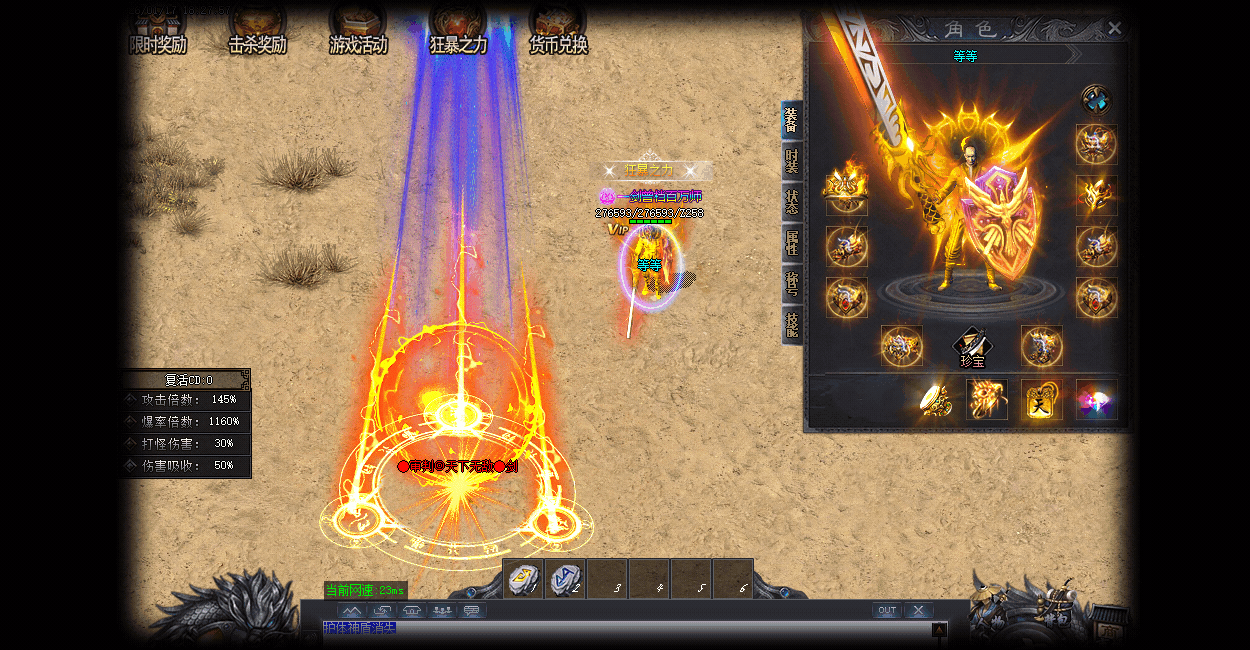The width and height of the screenshot is (1250, 650).
Task: Use the blue rune stone in hotbar slot 2
Action: pyautogui.click(x=565, y=579)
